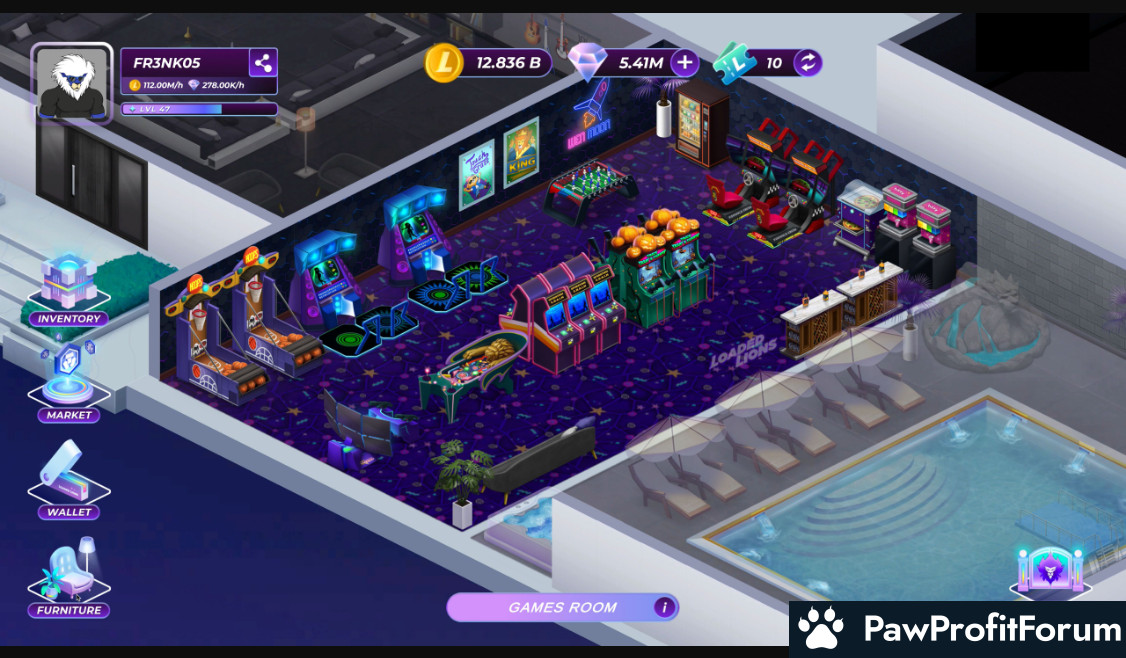
Task: Click the glowing lion portal icon
Action: coord(1049,571)
